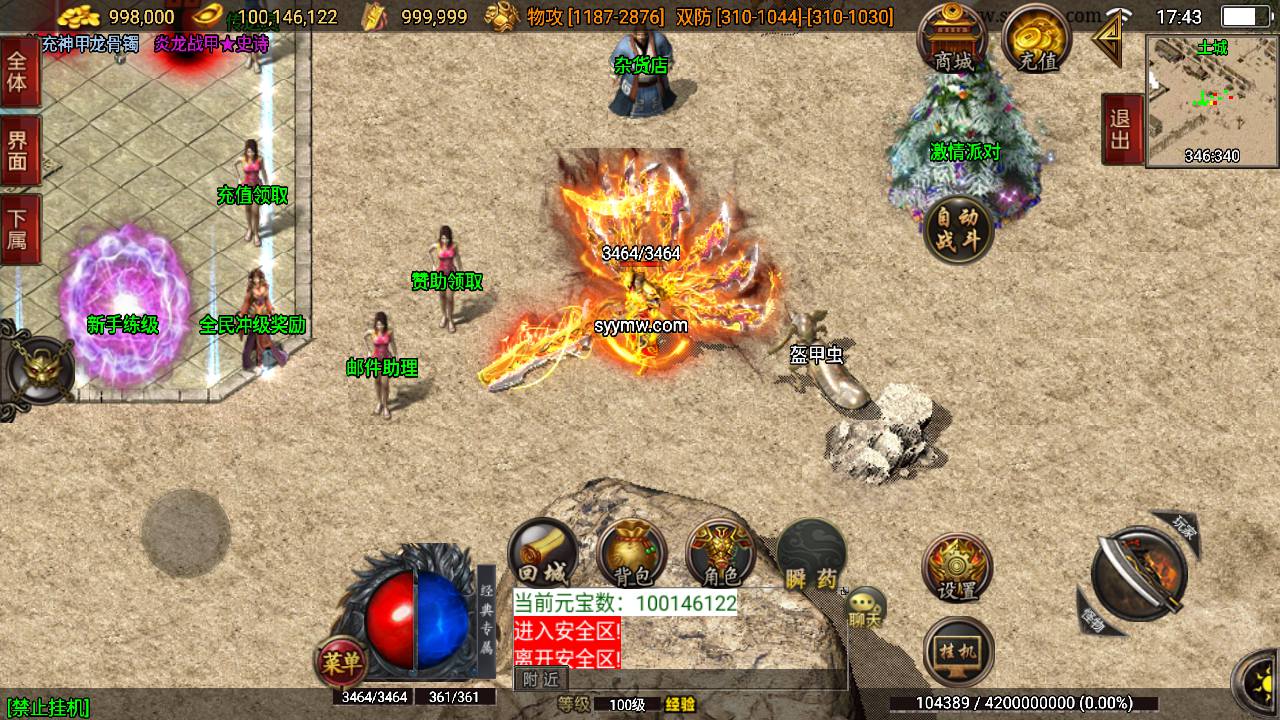The width and height of the screenshot is (1280, 720).
Task: Open the 设置 settings
Action: [x=957, y=568]
